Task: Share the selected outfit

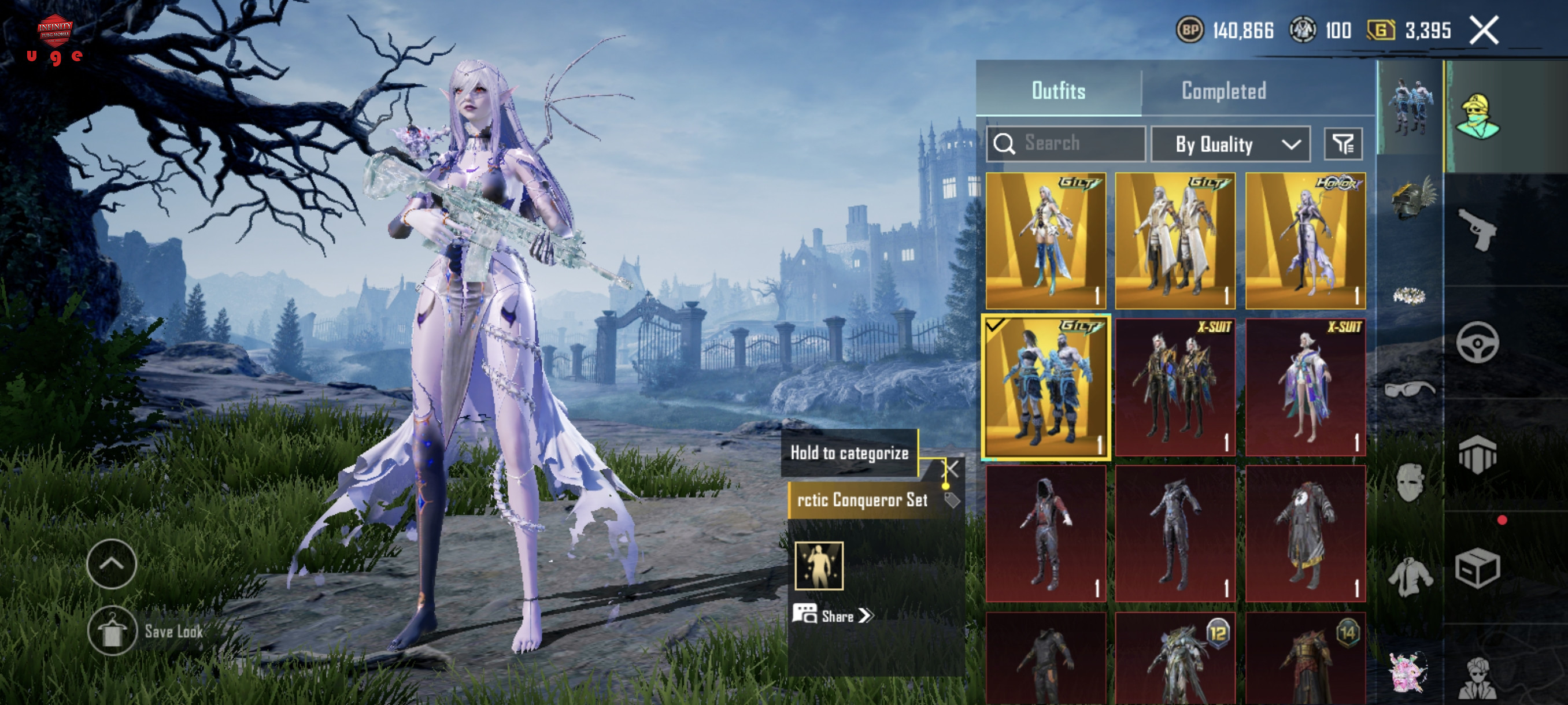Action: [x=834, y=615]
